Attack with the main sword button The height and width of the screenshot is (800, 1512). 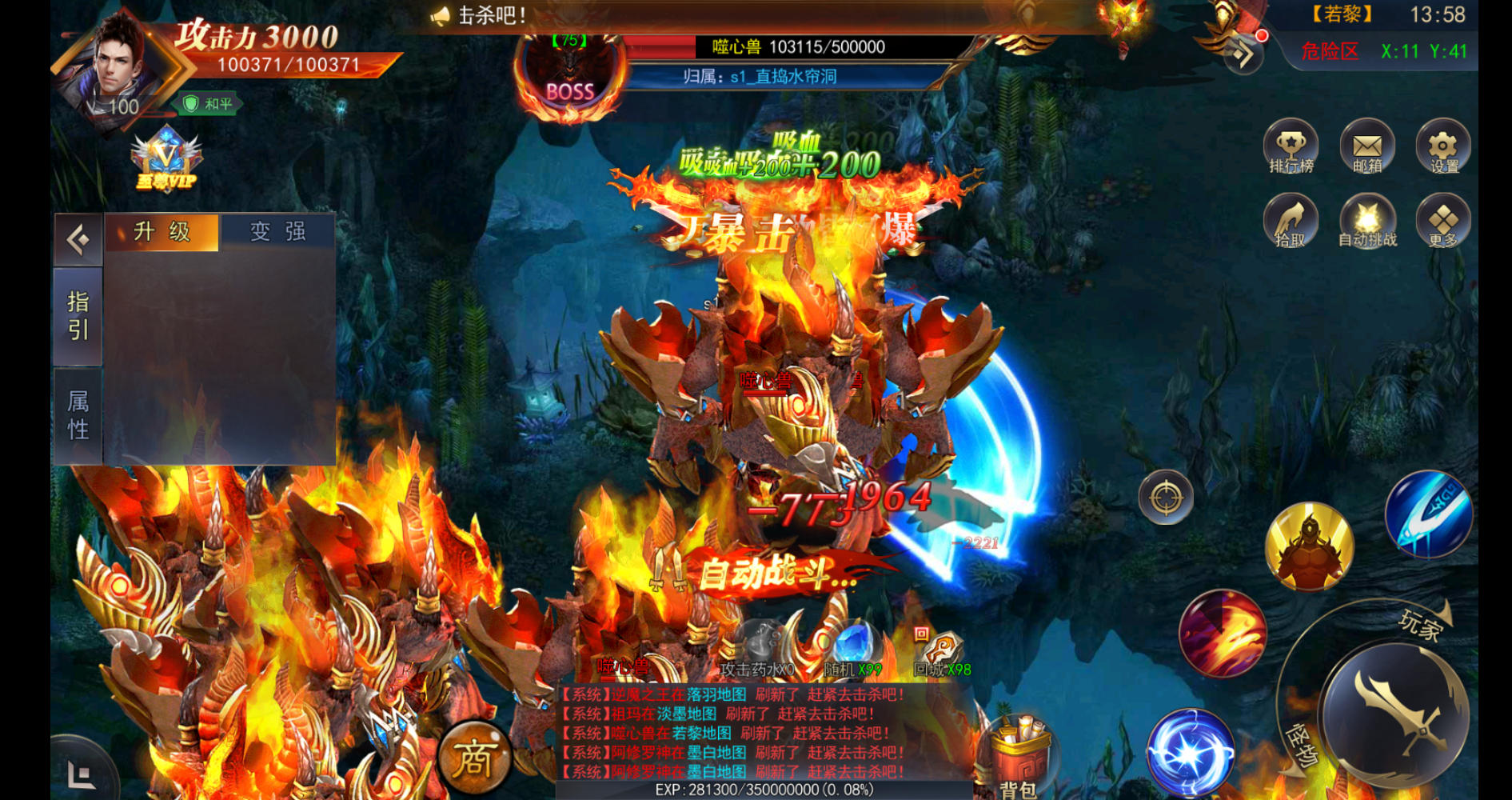pos(1397,714)
